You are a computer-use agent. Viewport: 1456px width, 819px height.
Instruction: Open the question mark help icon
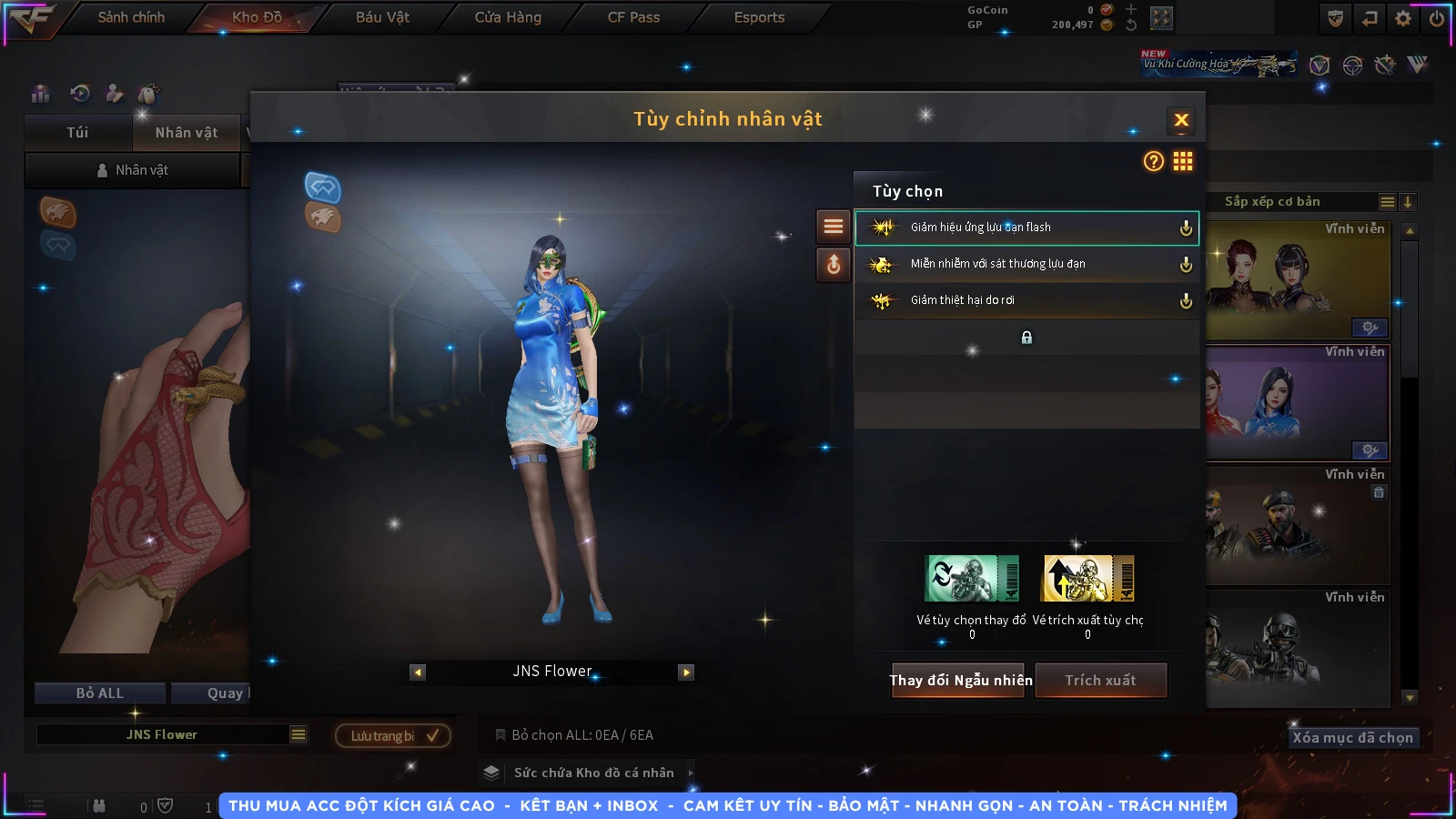point(1153,161)
